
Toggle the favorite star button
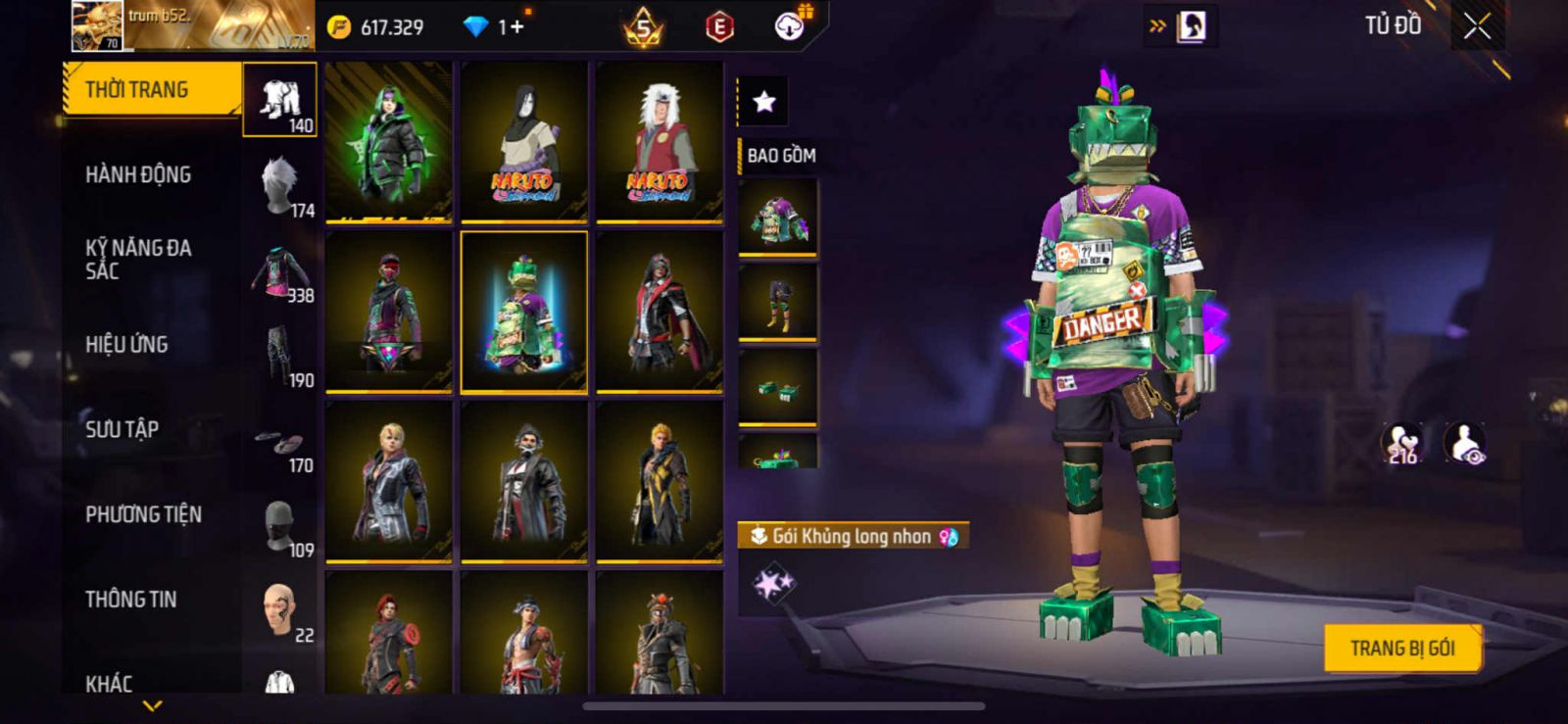(763, 101)
